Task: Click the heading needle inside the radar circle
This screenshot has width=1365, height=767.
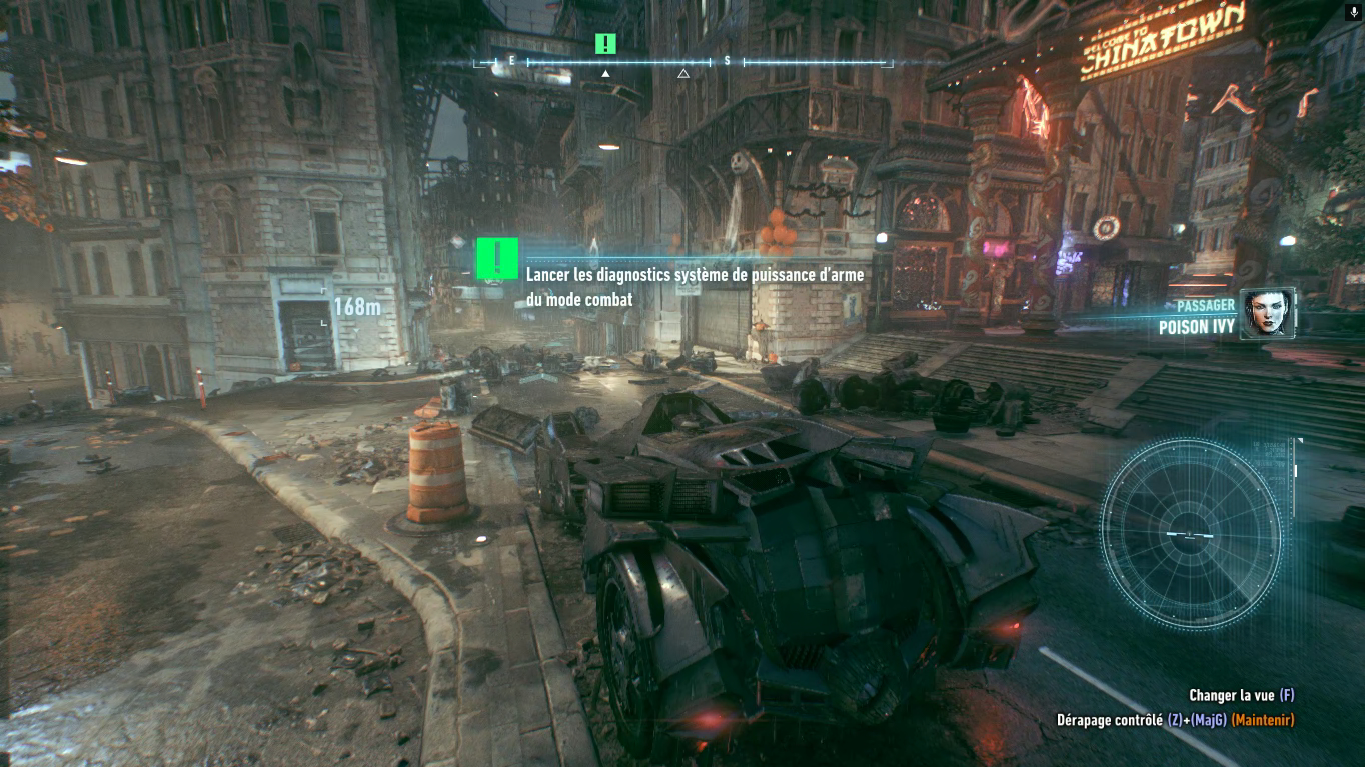Action: click(x=1188, y=534)
